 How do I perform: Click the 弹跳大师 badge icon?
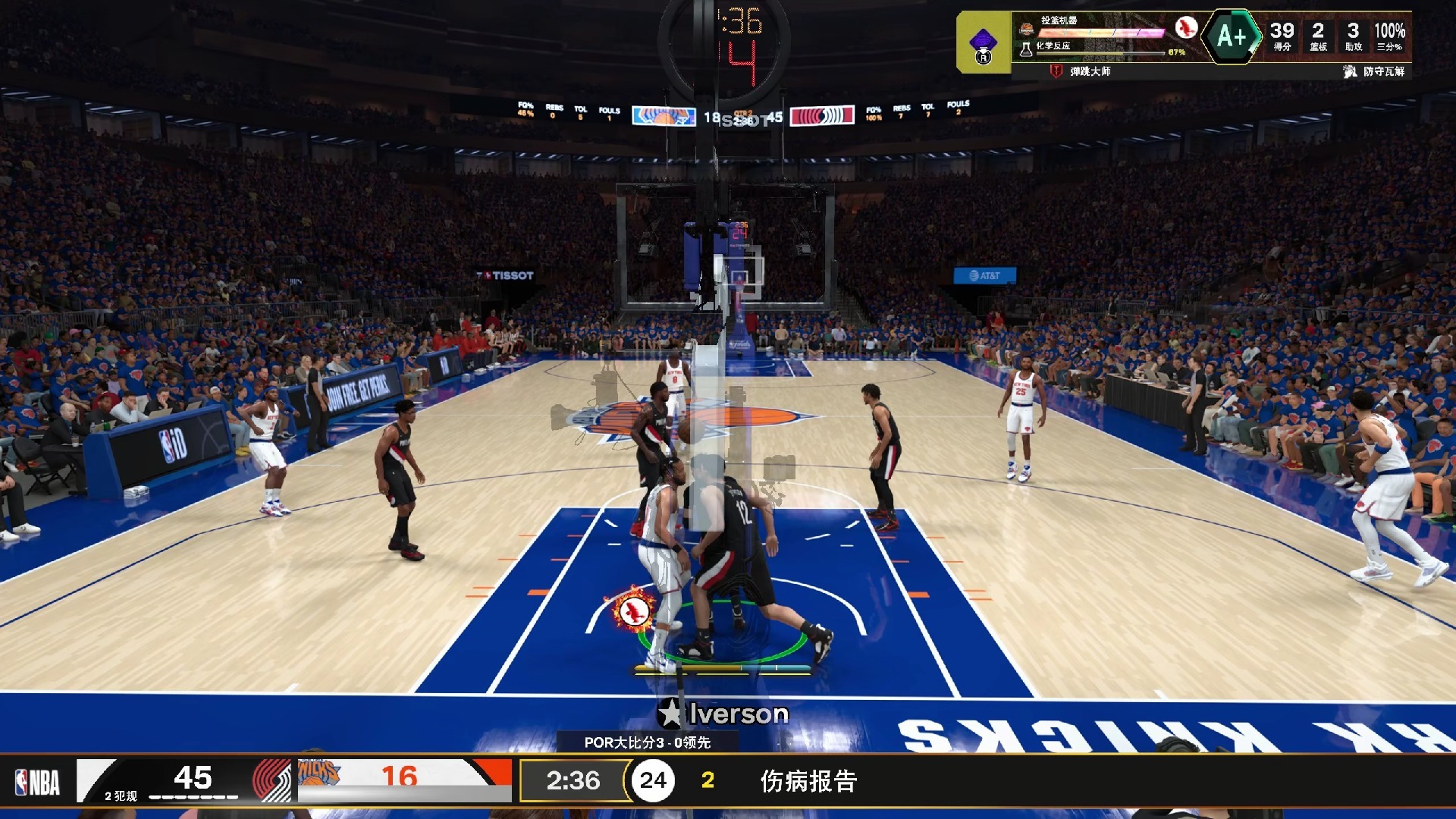tap(1056, 71)
